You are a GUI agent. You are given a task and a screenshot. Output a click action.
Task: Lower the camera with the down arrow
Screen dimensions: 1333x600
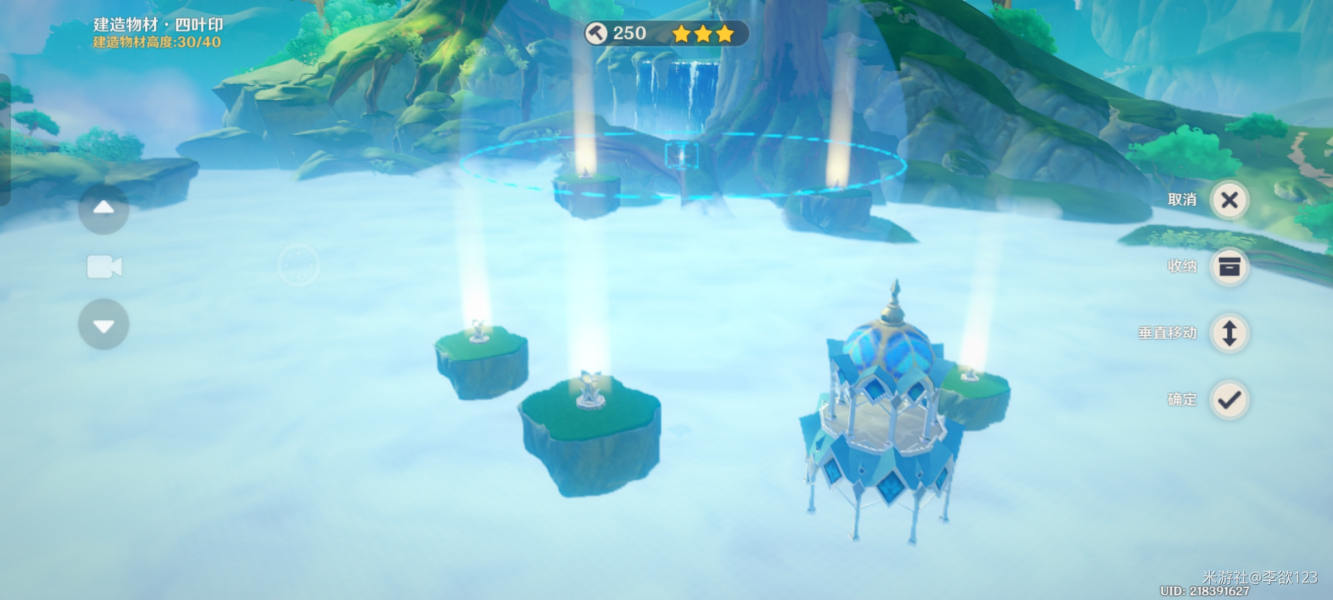click(104, 324)
